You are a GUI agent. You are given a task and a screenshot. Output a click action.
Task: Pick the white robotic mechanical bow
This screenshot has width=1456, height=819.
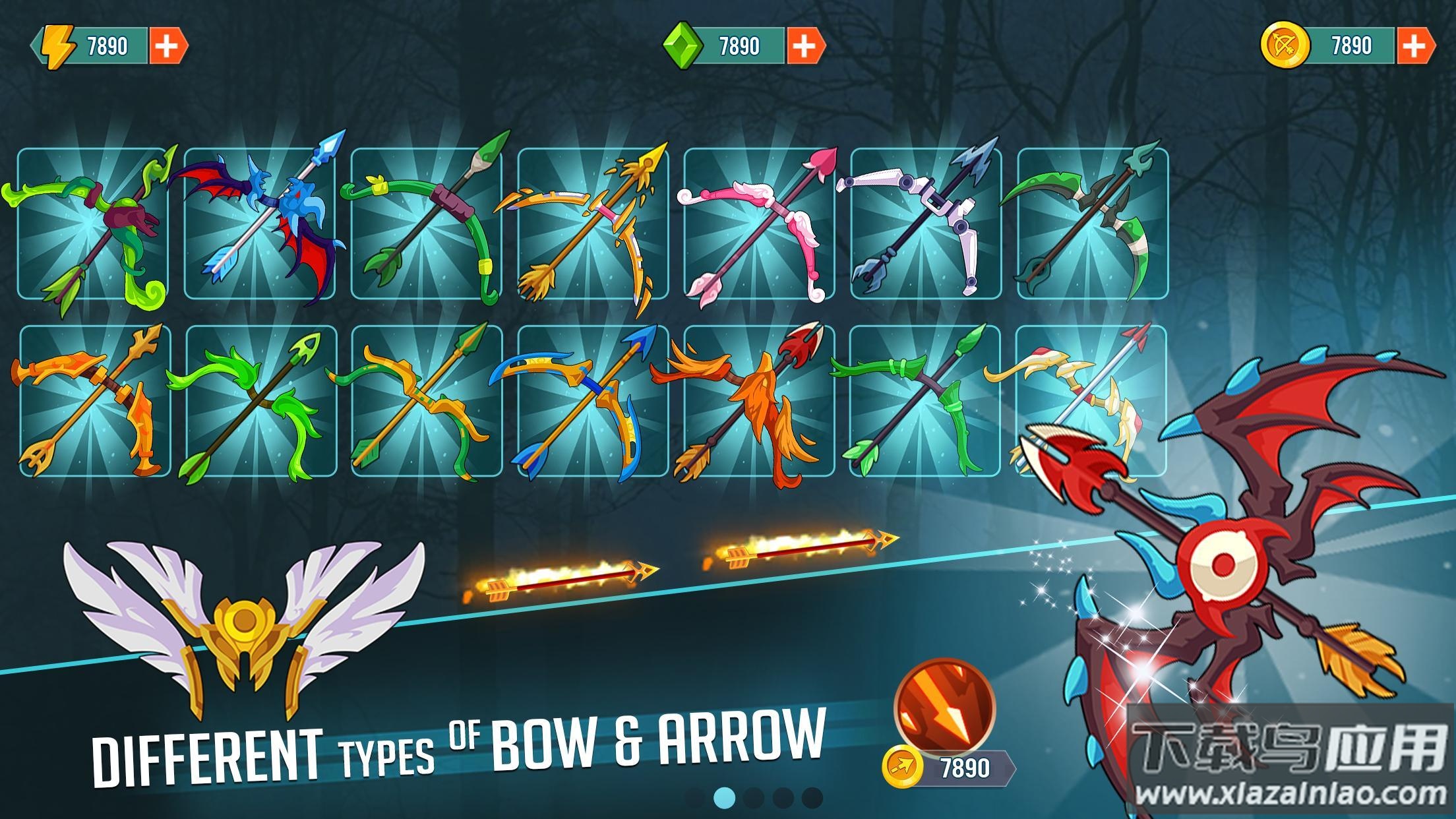tap(926, 224)
